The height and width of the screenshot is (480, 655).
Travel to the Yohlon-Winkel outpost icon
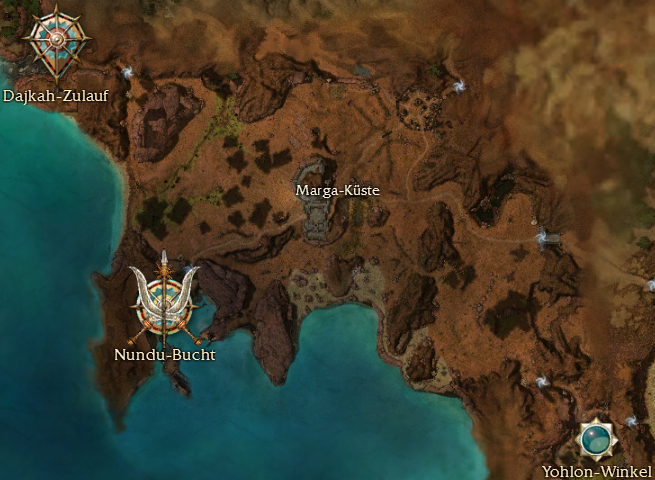[597, 438]
